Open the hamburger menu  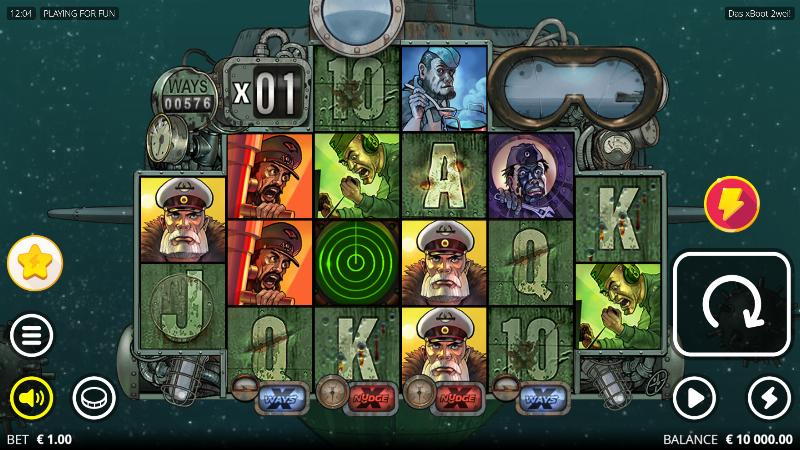[32, 335]
